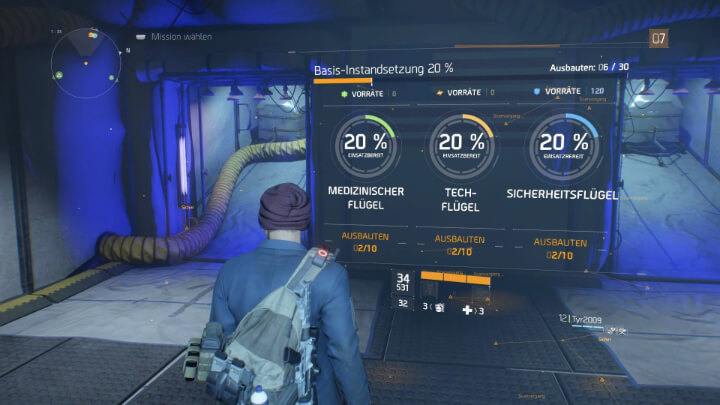Select group member Tyr2009's nameplate
The image size is (720, 405).
(x=587, y=318)
